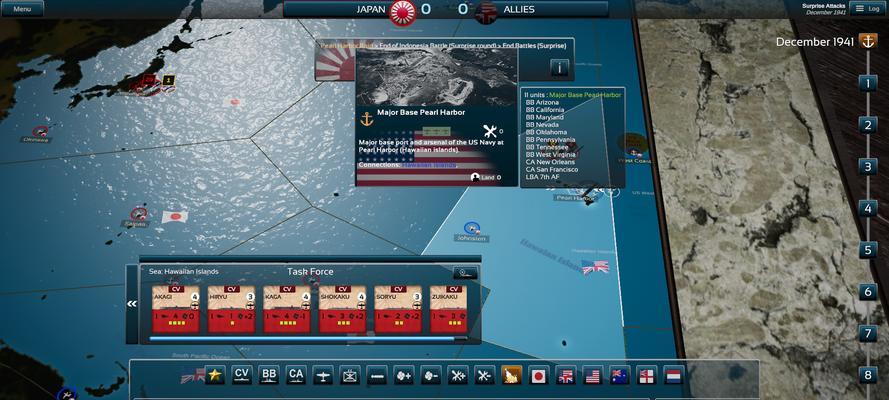The width and height of the screenshot is (889, 400).
Task: Open the Log panel
Action: tap(867, 9)
